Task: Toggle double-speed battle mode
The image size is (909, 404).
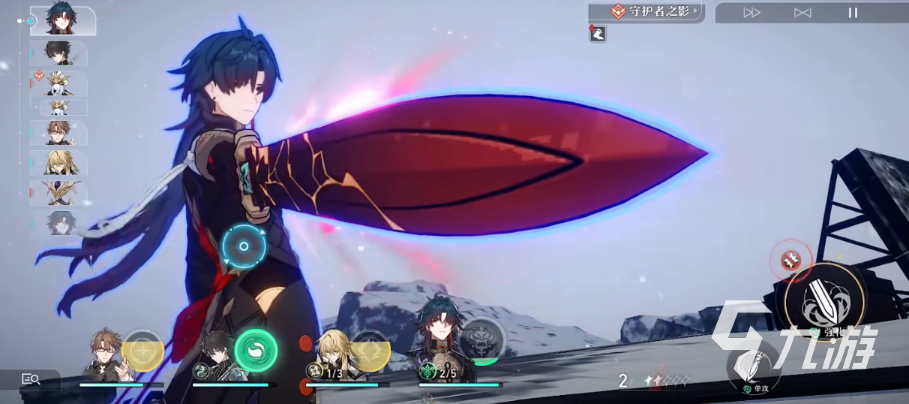Action: pyautogui.click(x=752, y=12)
